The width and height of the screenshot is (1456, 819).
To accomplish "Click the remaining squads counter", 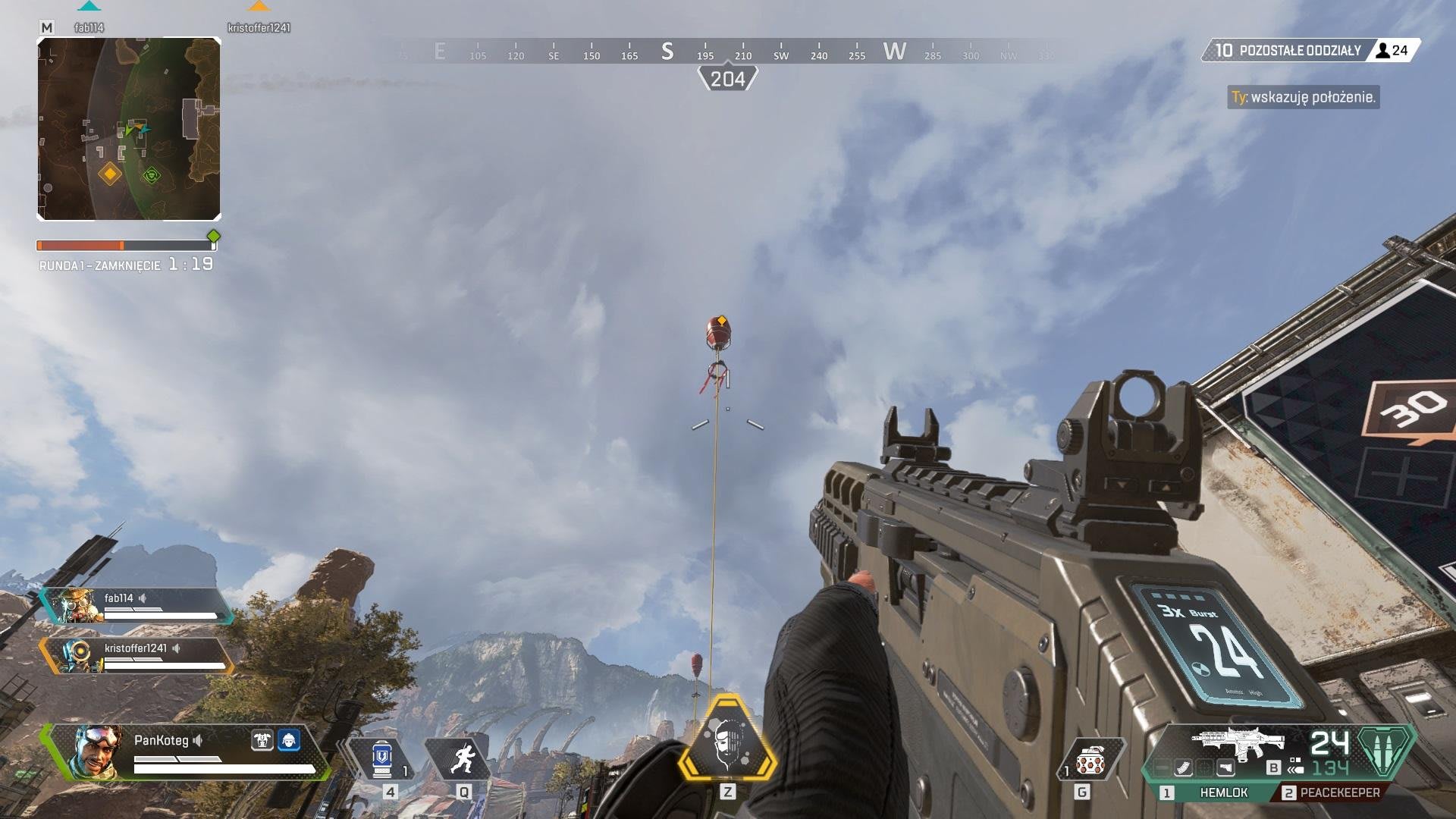I will click(1289, 51).
